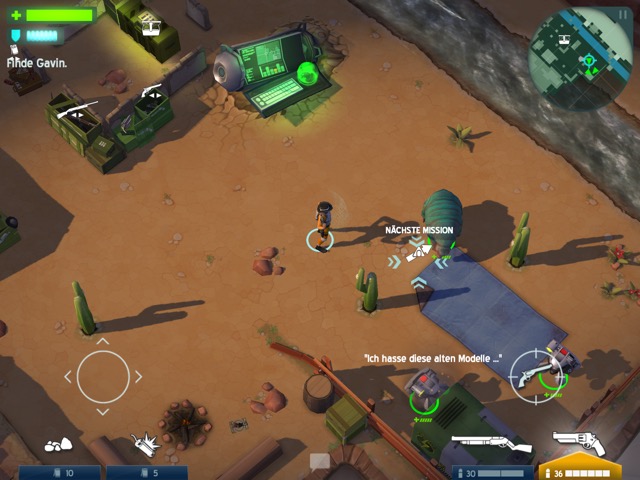Tap the center of the virtual movement joystick
This screenshot has height=480, width=640.
[103, 377]
